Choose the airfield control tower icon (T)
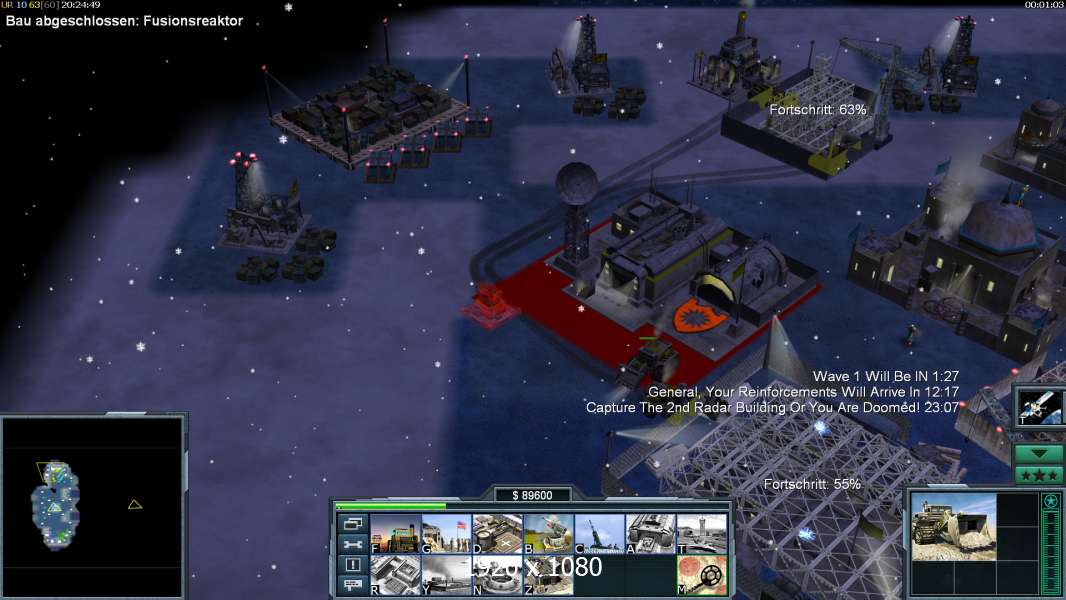 coord(701,534)
